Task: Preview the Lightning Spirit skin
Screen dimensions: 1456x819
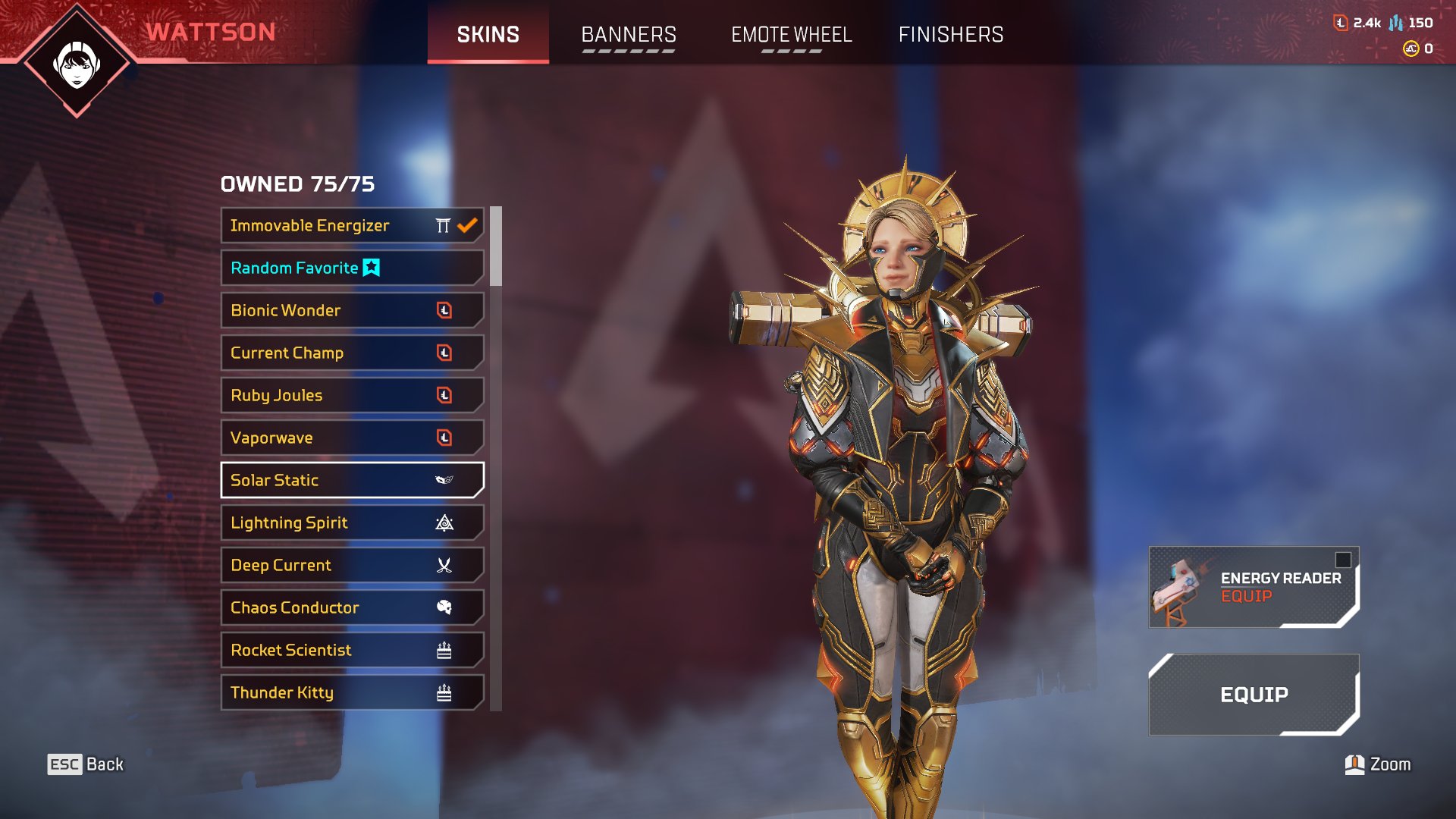Action: [352, 522]
